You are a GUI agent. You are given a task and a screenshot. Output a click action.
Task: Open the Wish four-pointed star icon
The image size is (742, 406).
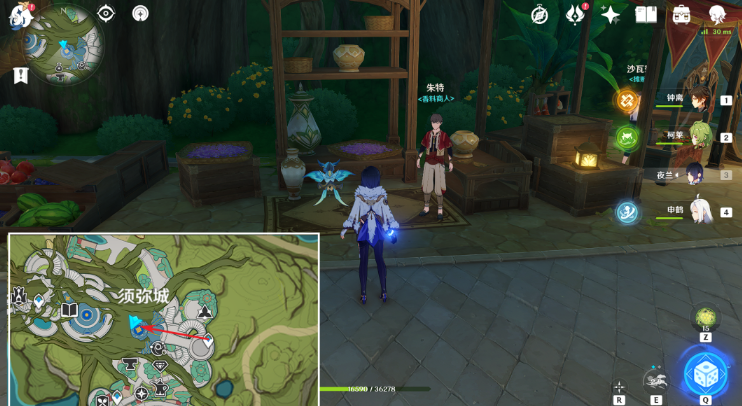[x=610, y=15]
